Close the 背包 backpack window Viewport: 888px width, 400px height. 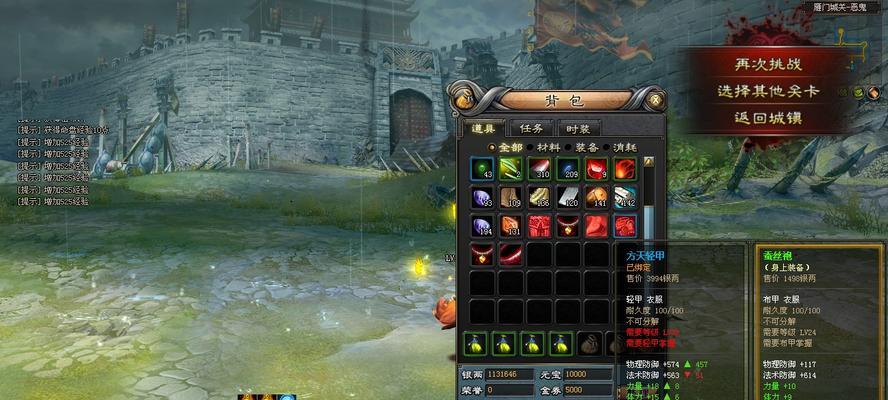tap(656, 100)
